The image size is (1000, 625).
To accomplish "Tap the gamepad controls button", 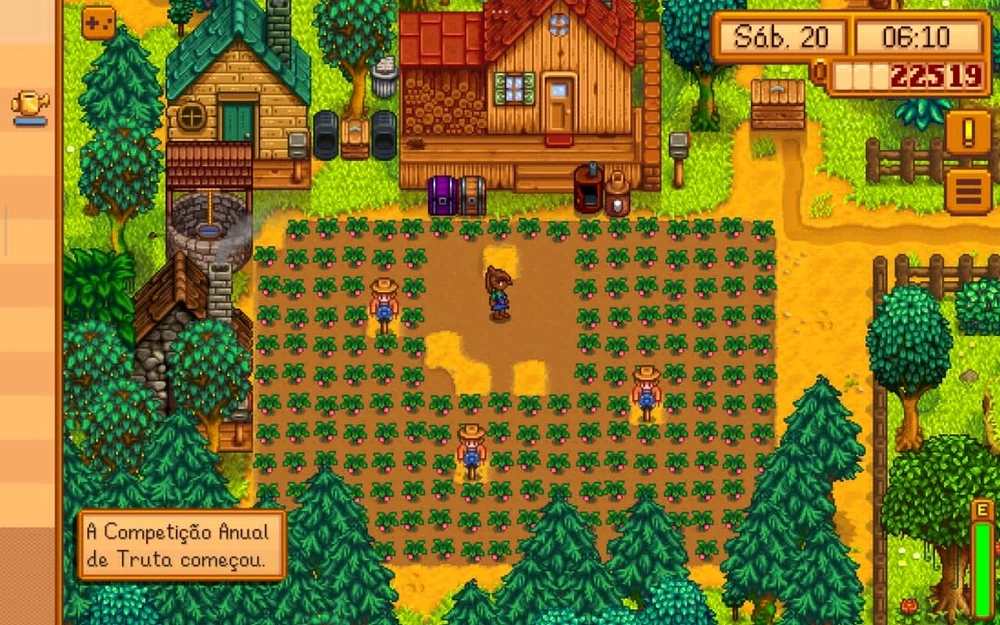I will (x=98, y=21).
